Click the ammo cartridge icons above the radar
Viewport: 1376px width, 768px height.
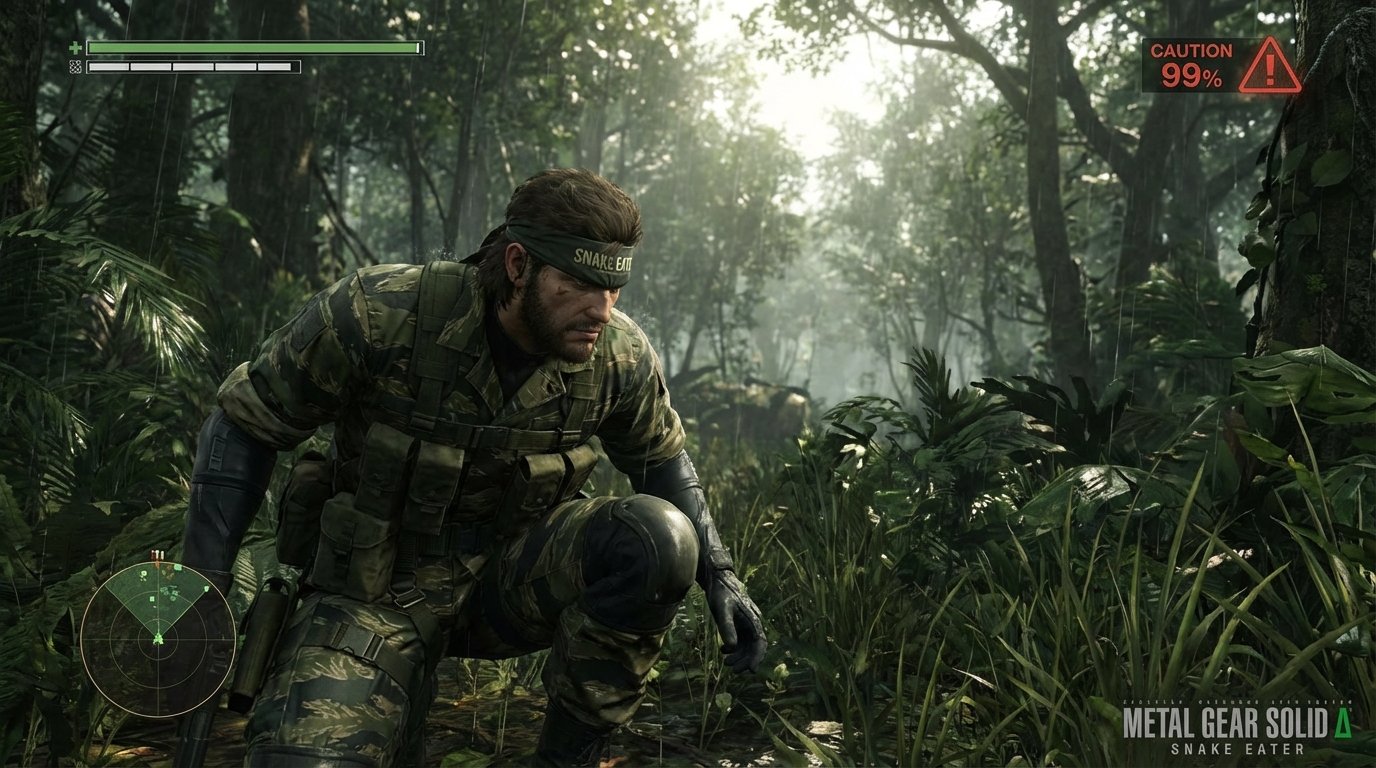pyautogui.click(x=158, y=553)
